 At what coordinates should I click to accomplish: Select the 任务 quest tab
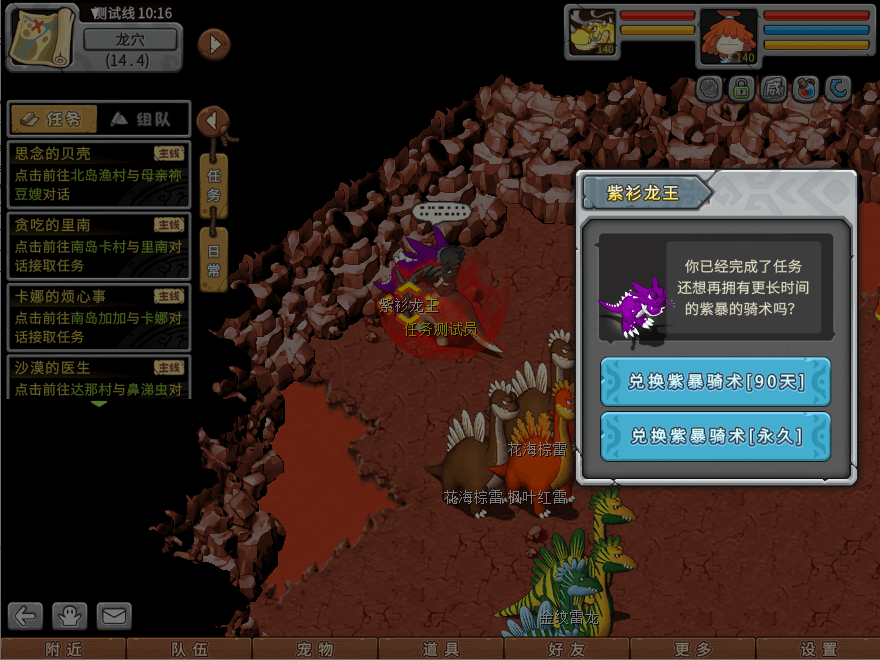tap(54, 120)
